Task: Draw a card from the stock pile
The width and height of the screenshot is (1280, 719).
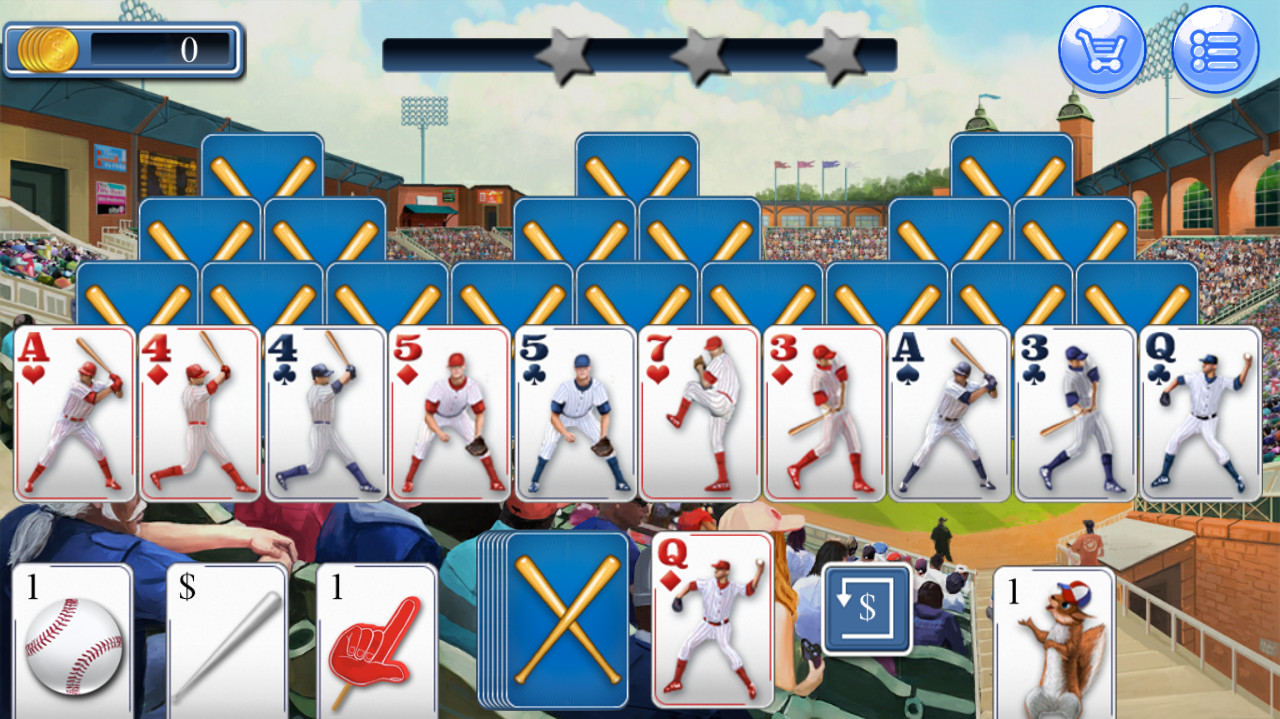Action: (x=565, y=619)
